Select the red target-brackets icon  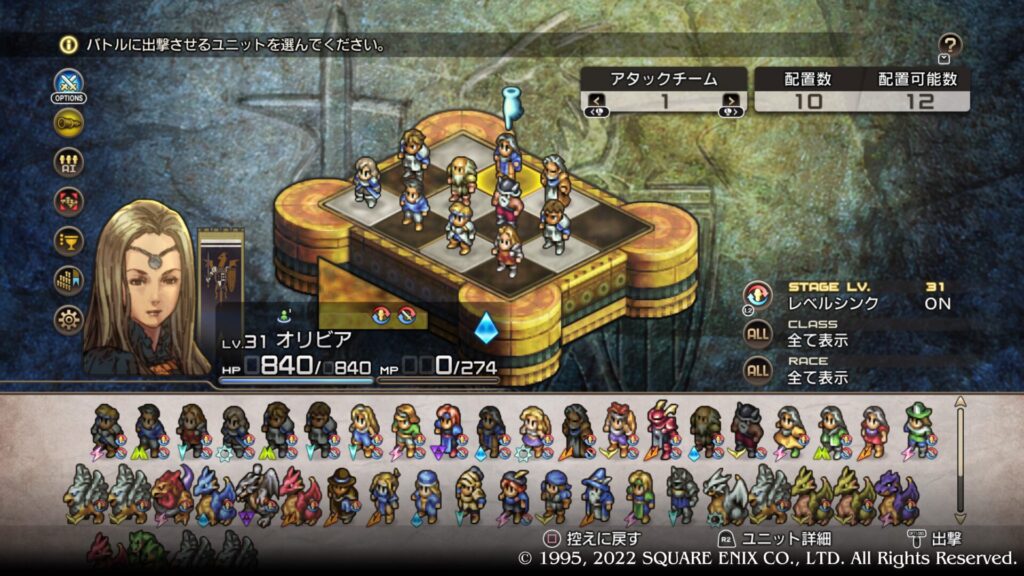[69, 201]
